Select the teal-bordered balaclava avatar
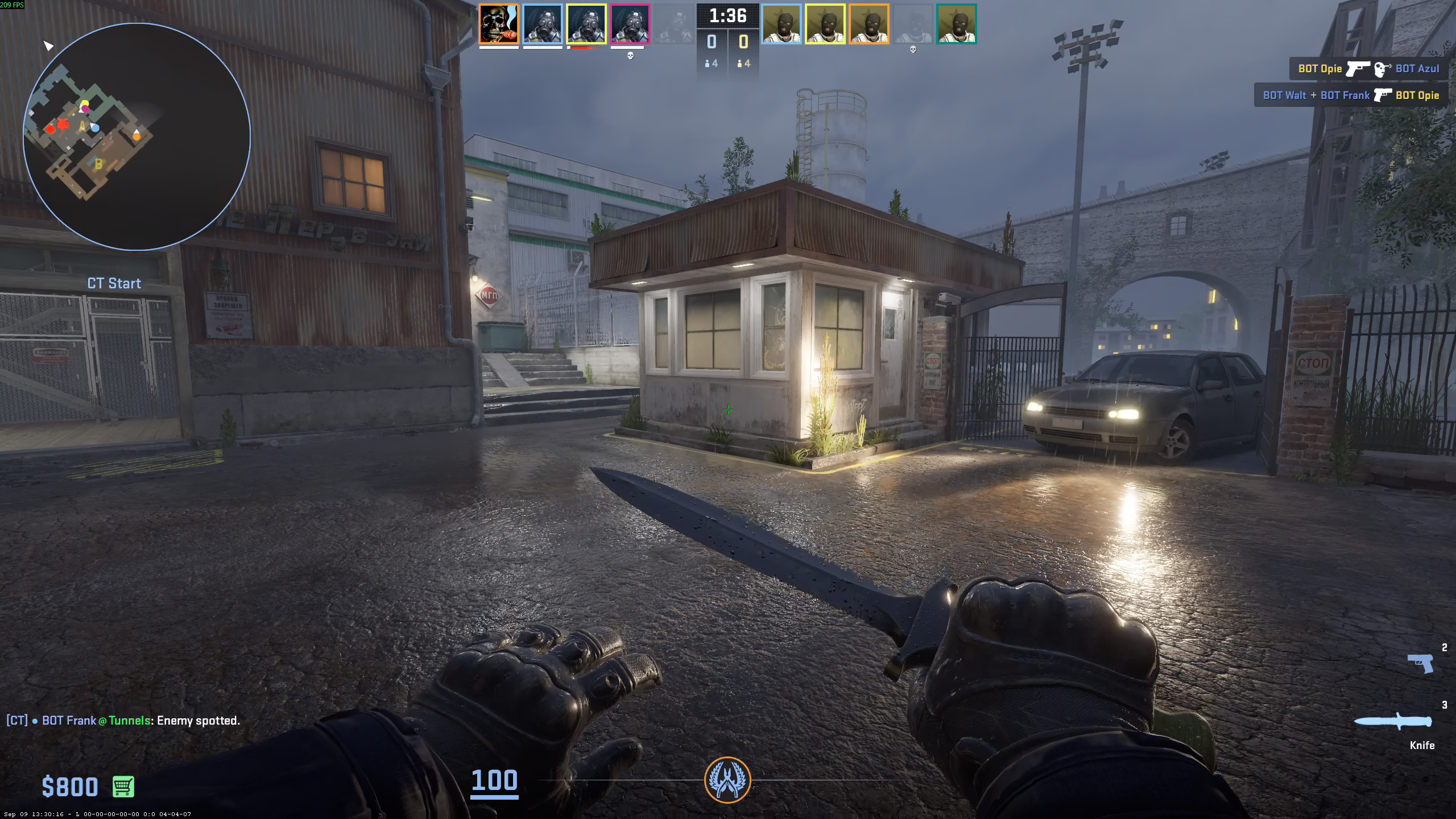The width and height of the screenshot is (1456, 819). 957,24
